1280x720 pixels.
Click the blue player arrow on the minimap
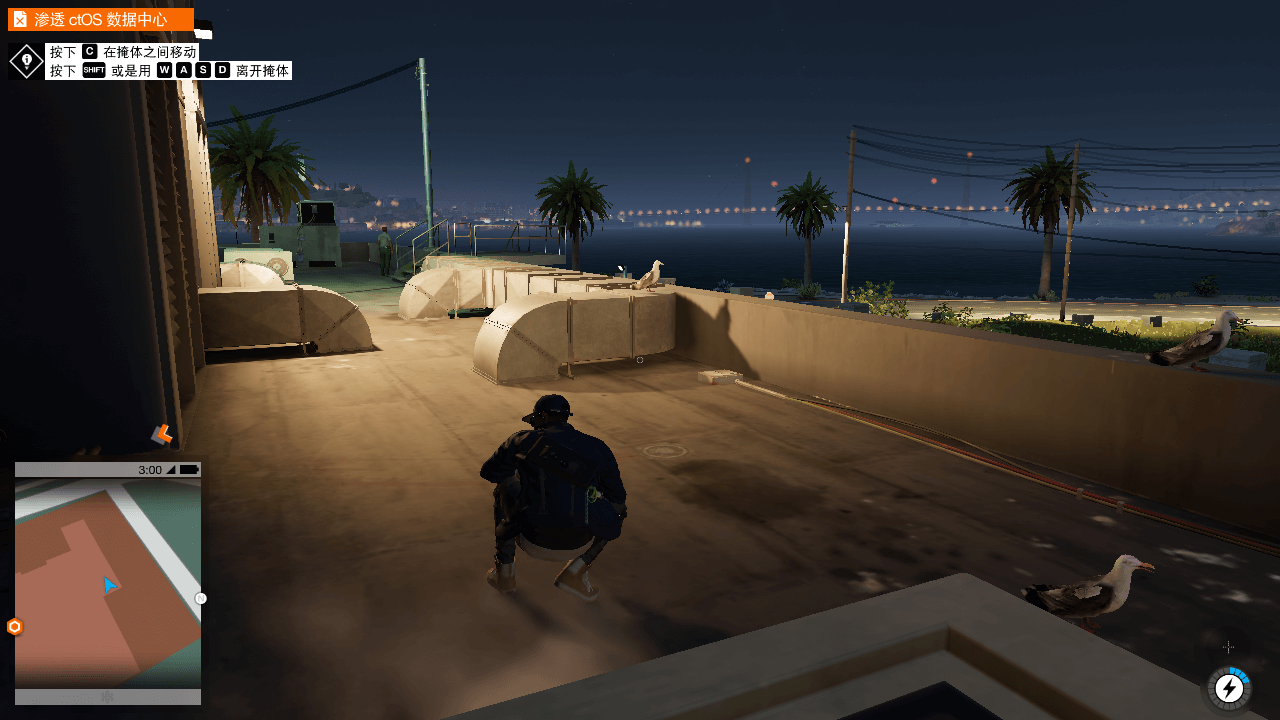(x=109, y=585)
